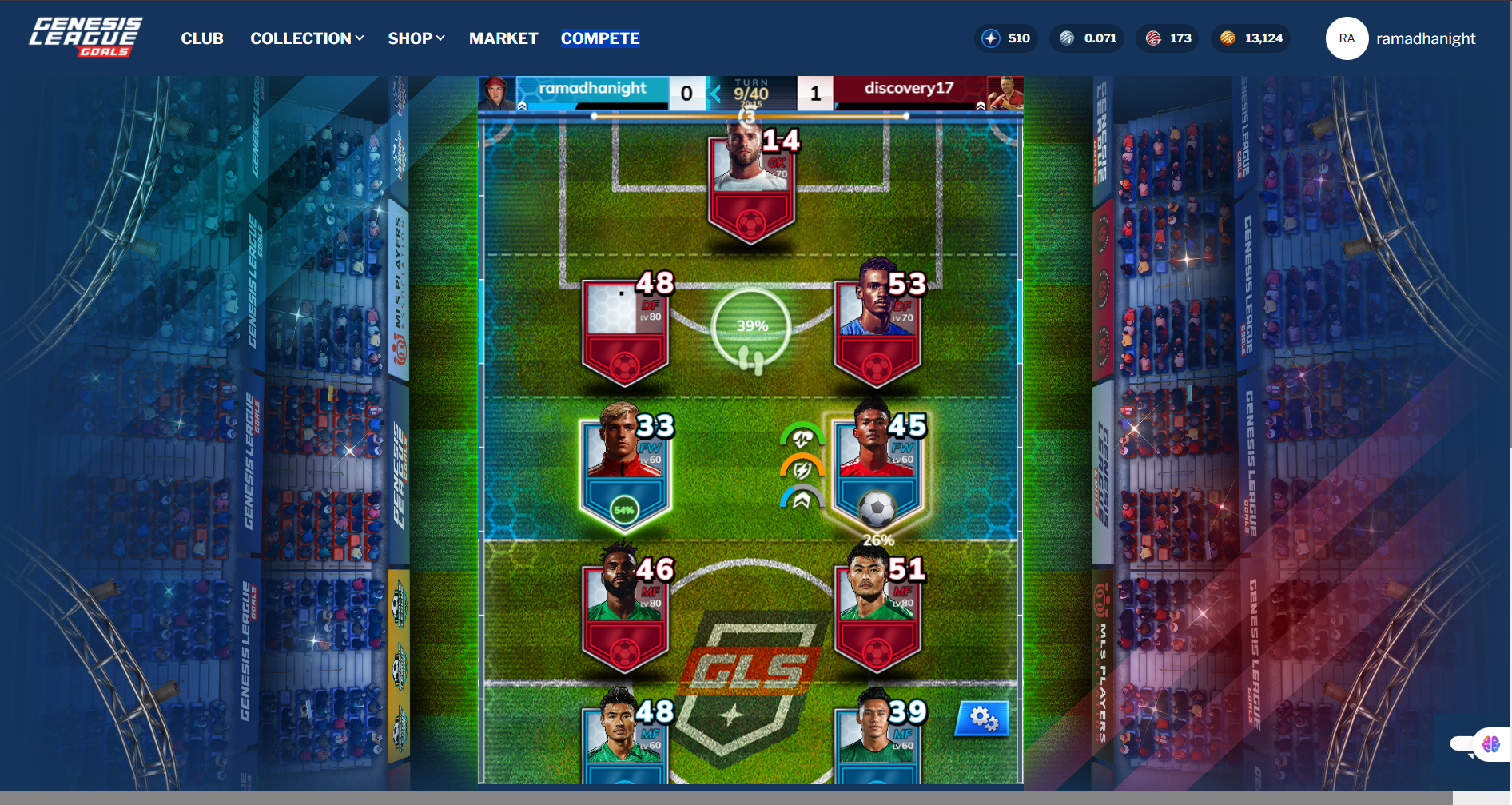Click the 39% footprints move marker
This screenshot has width=1512, height=805.
pos(751,329)
